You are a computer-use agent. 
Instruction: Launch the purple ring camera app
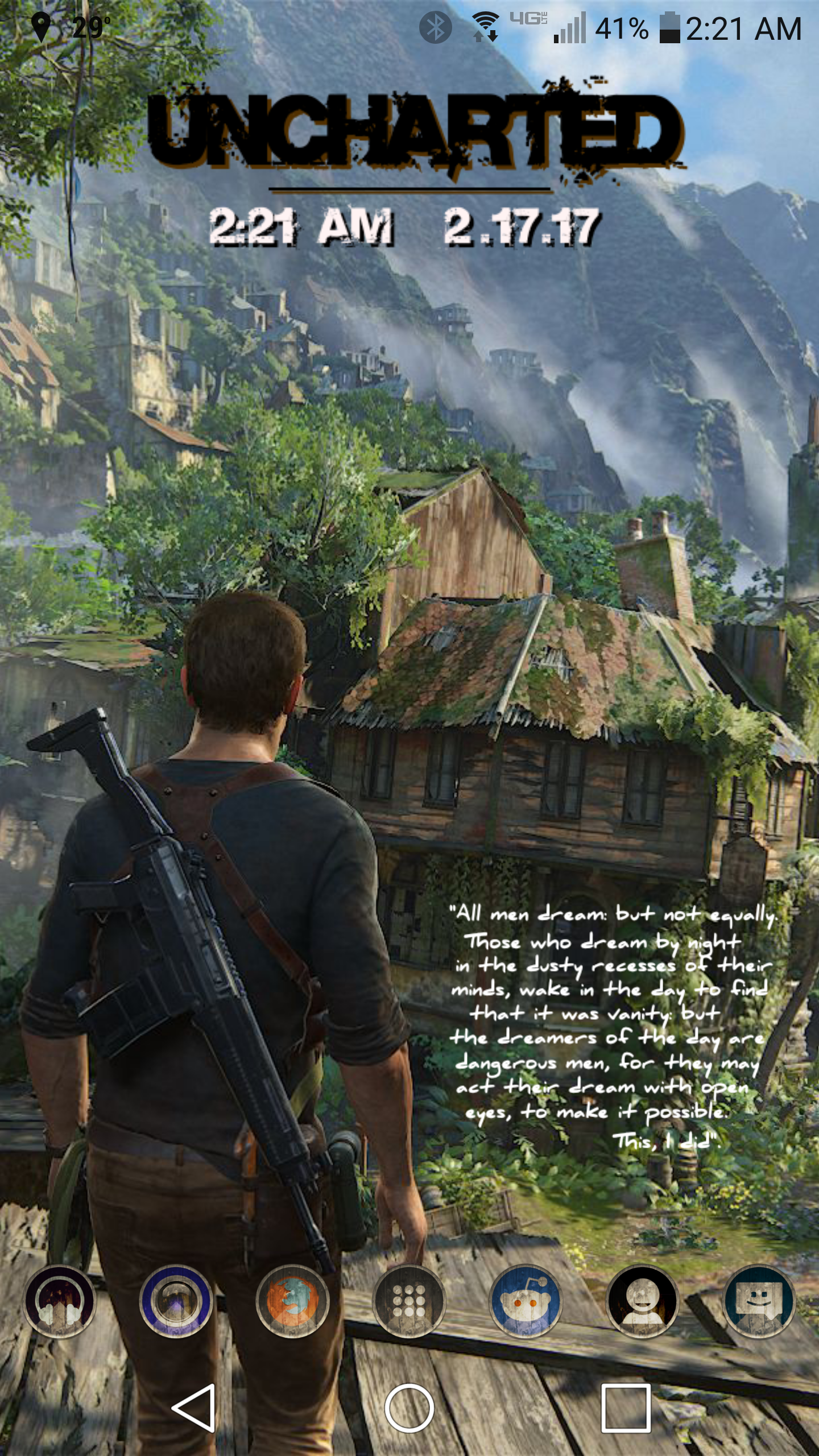(176, 1301)
